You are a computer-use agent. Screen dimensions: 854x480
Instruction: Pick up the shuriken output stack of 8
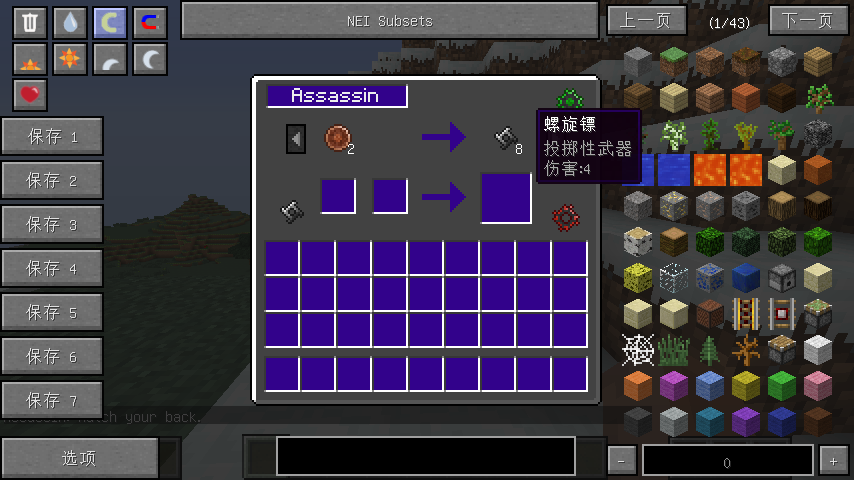coord(507,139)
